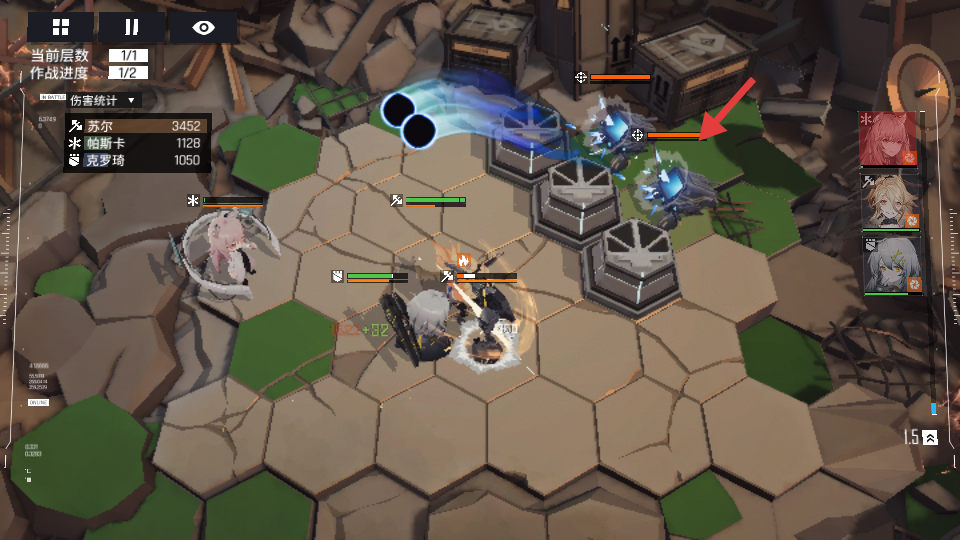Choose the red-haired character portrait
The image size is (960, 540).
click(x=888, y=138)
